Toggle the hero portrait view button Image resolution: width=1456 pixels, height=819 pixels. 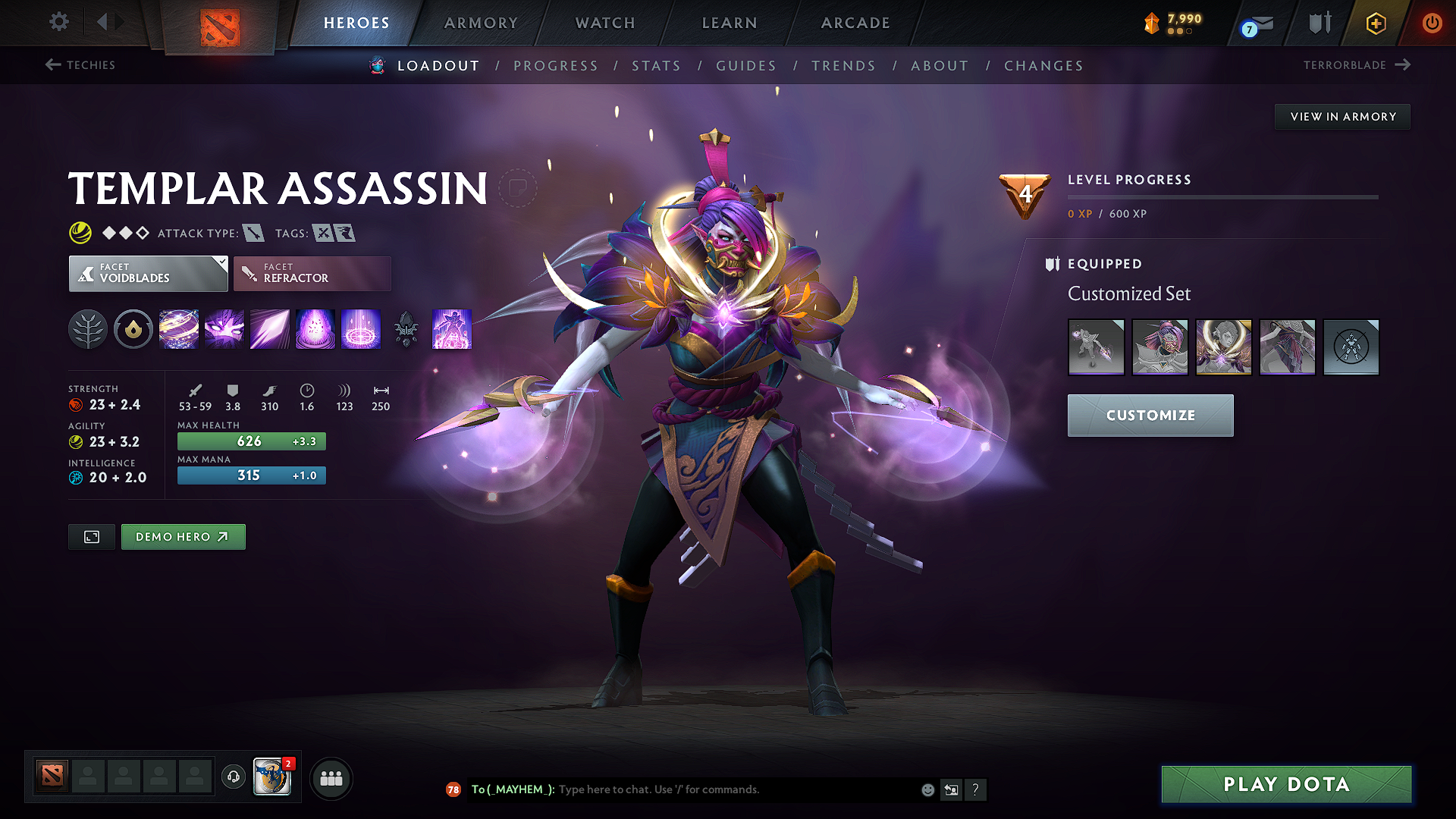[91, 536]
